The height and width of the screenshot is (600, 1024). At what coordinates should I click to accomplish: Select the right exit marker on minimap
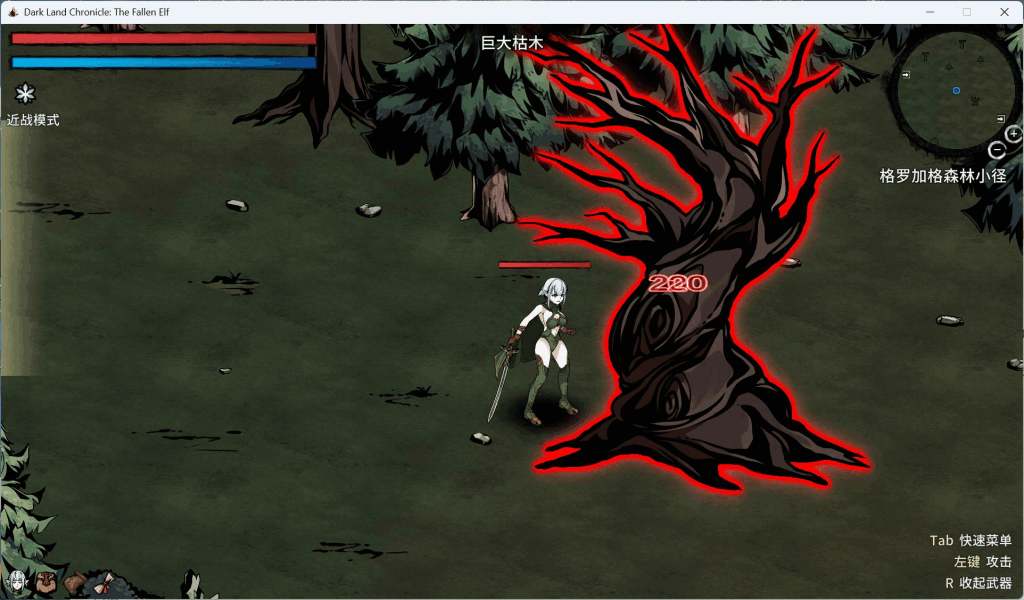click(1001, 119)
